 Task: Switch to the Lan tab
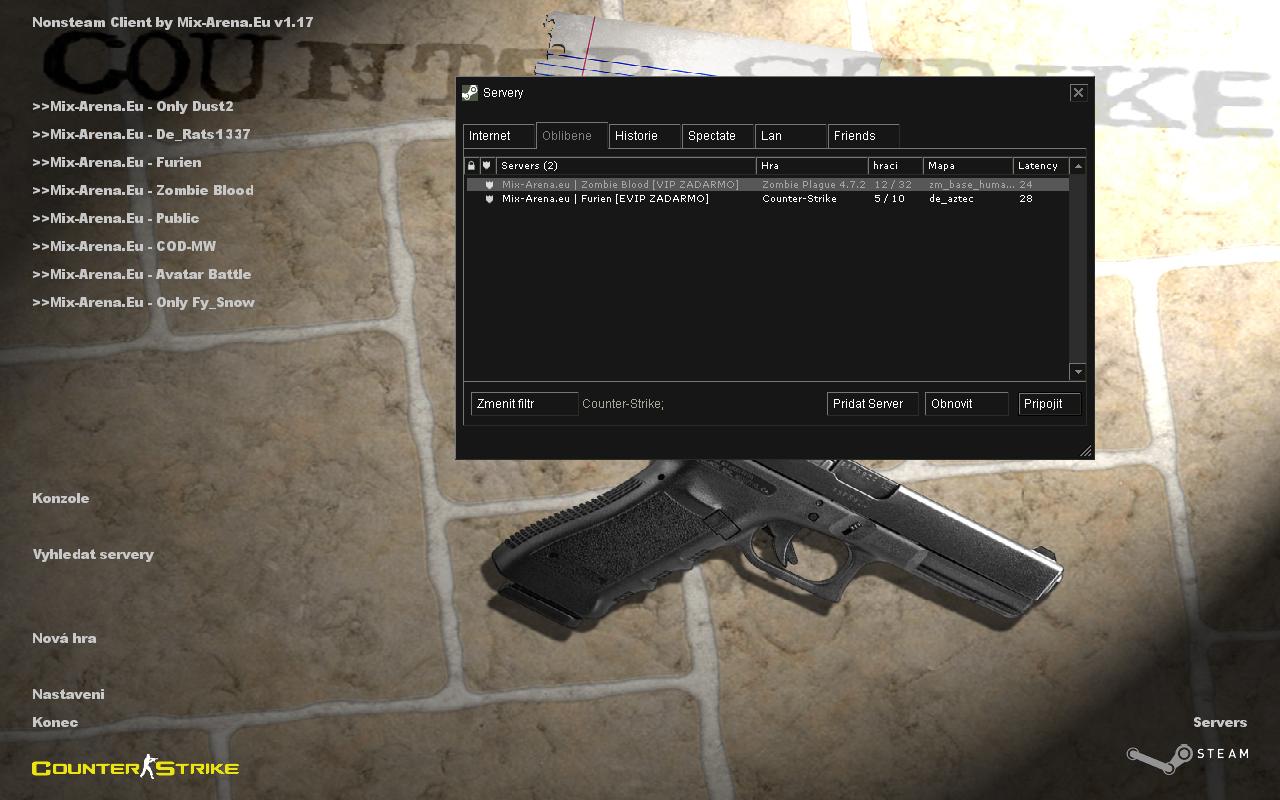tap(791, 136)
